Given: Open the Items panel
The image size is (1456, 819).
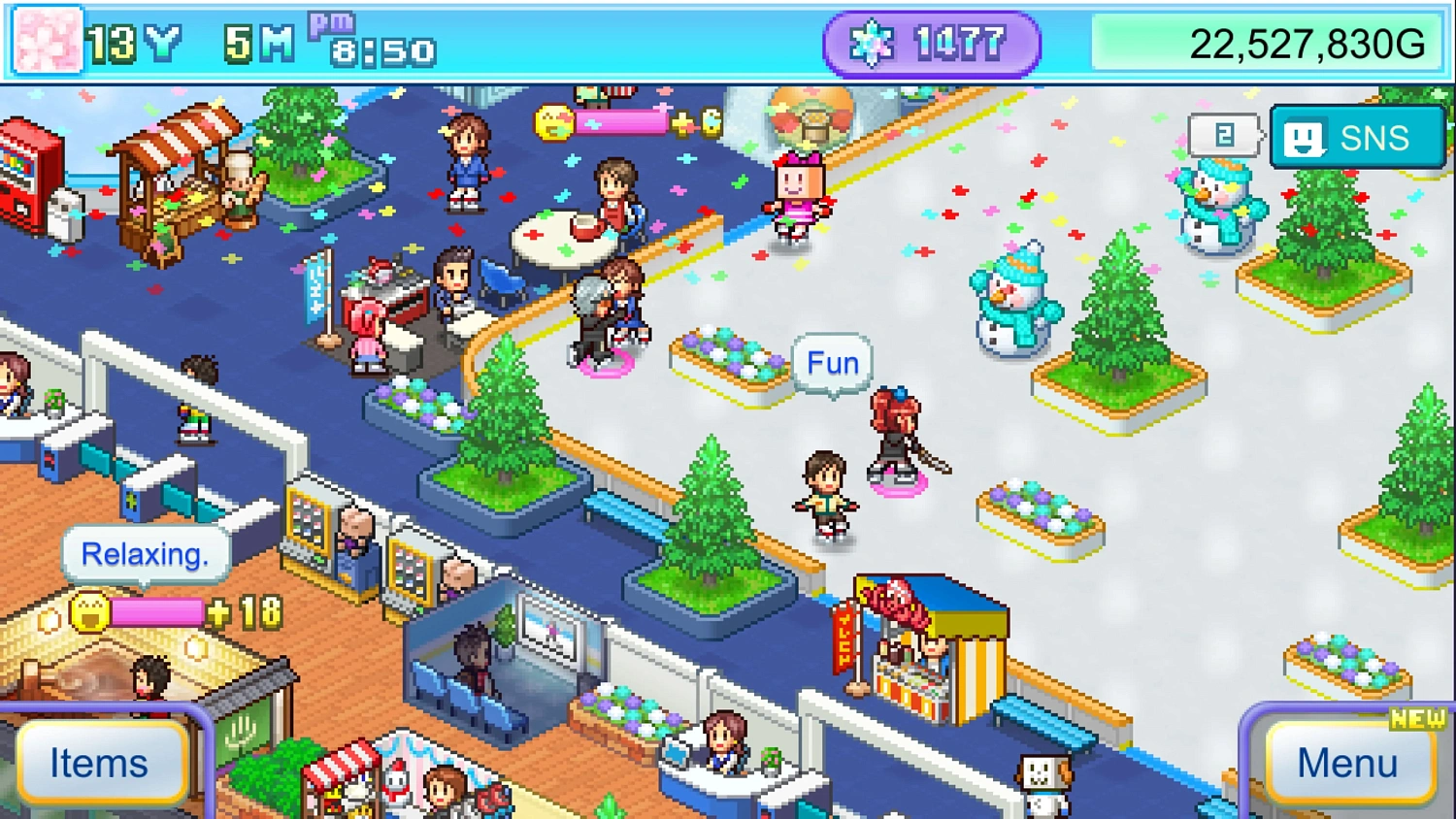Looking at the screenshot, I should point(100,763).
